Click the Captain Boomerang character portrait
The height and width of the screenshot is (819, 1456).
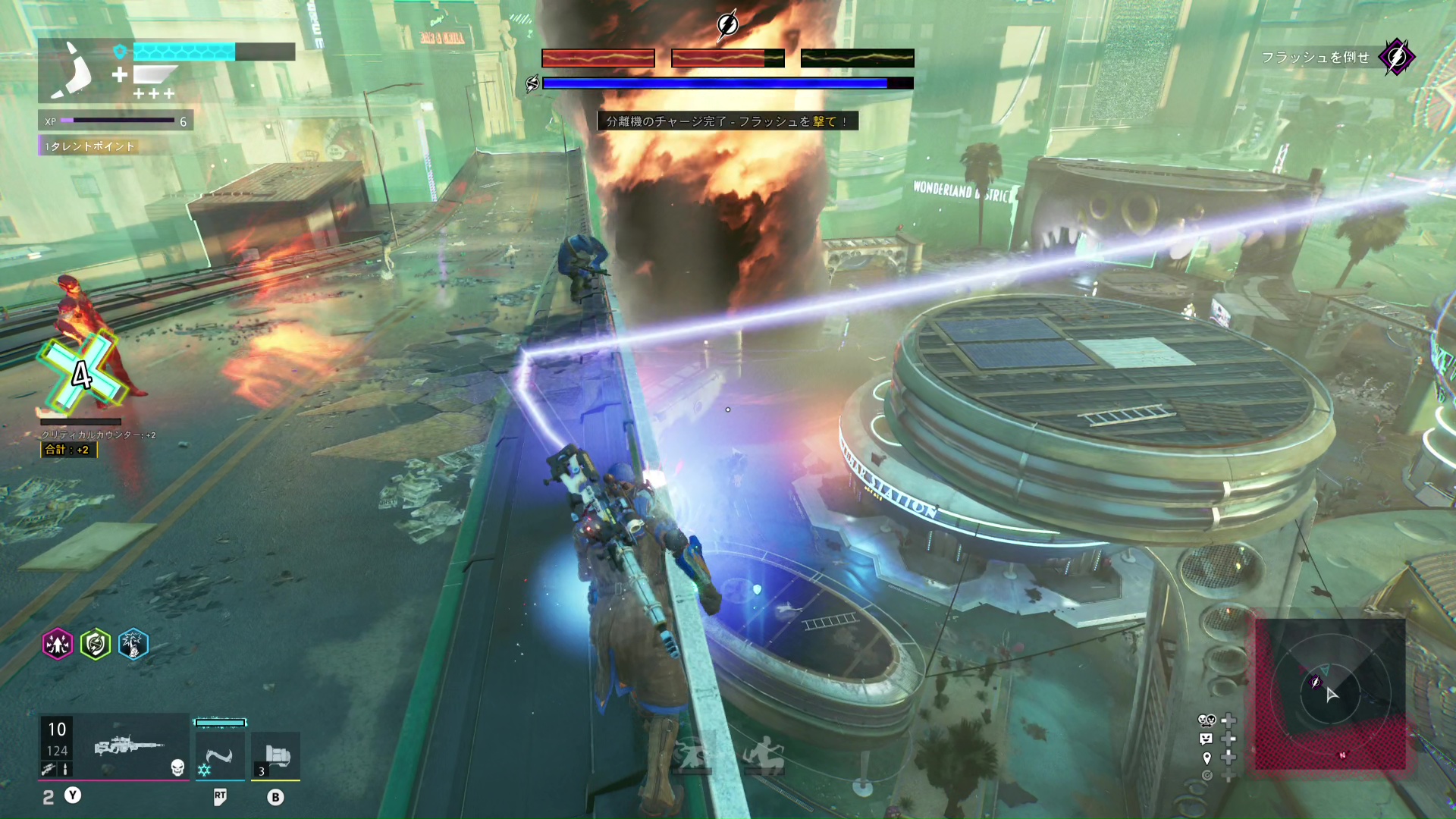pyautogui.click(x=74, y=71)
